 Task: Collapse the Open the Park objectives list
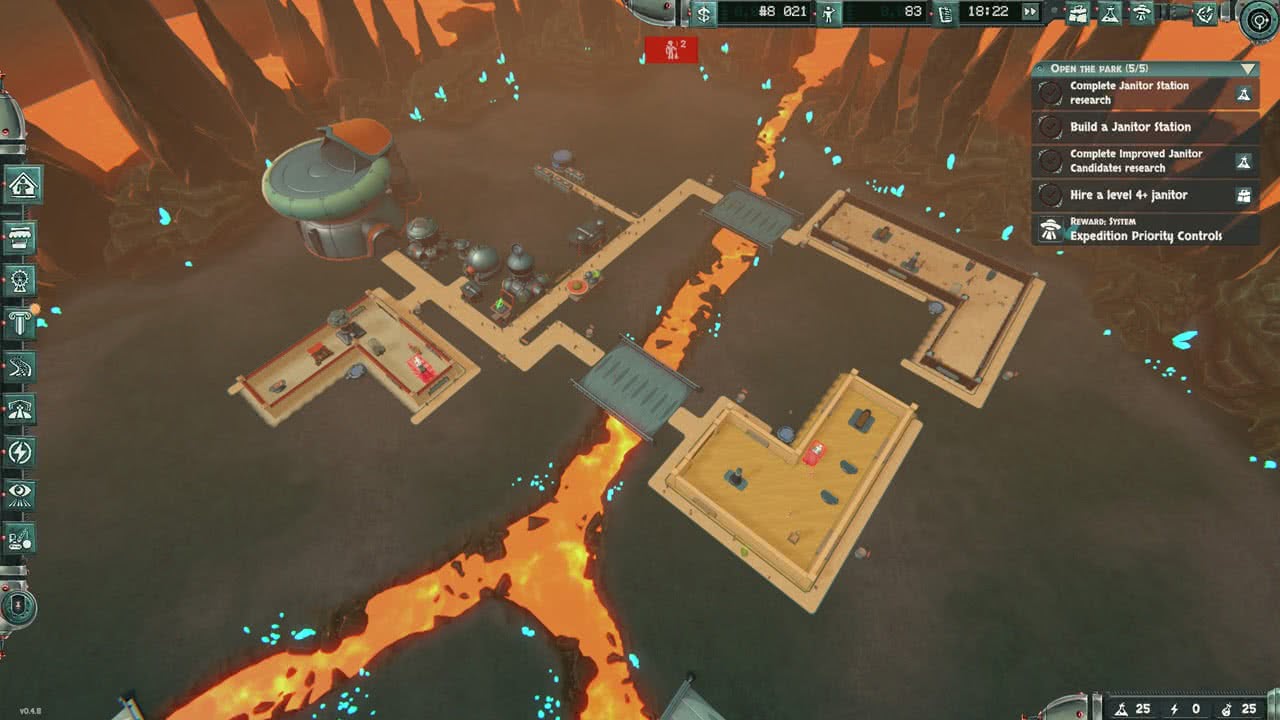[1246, 69]
